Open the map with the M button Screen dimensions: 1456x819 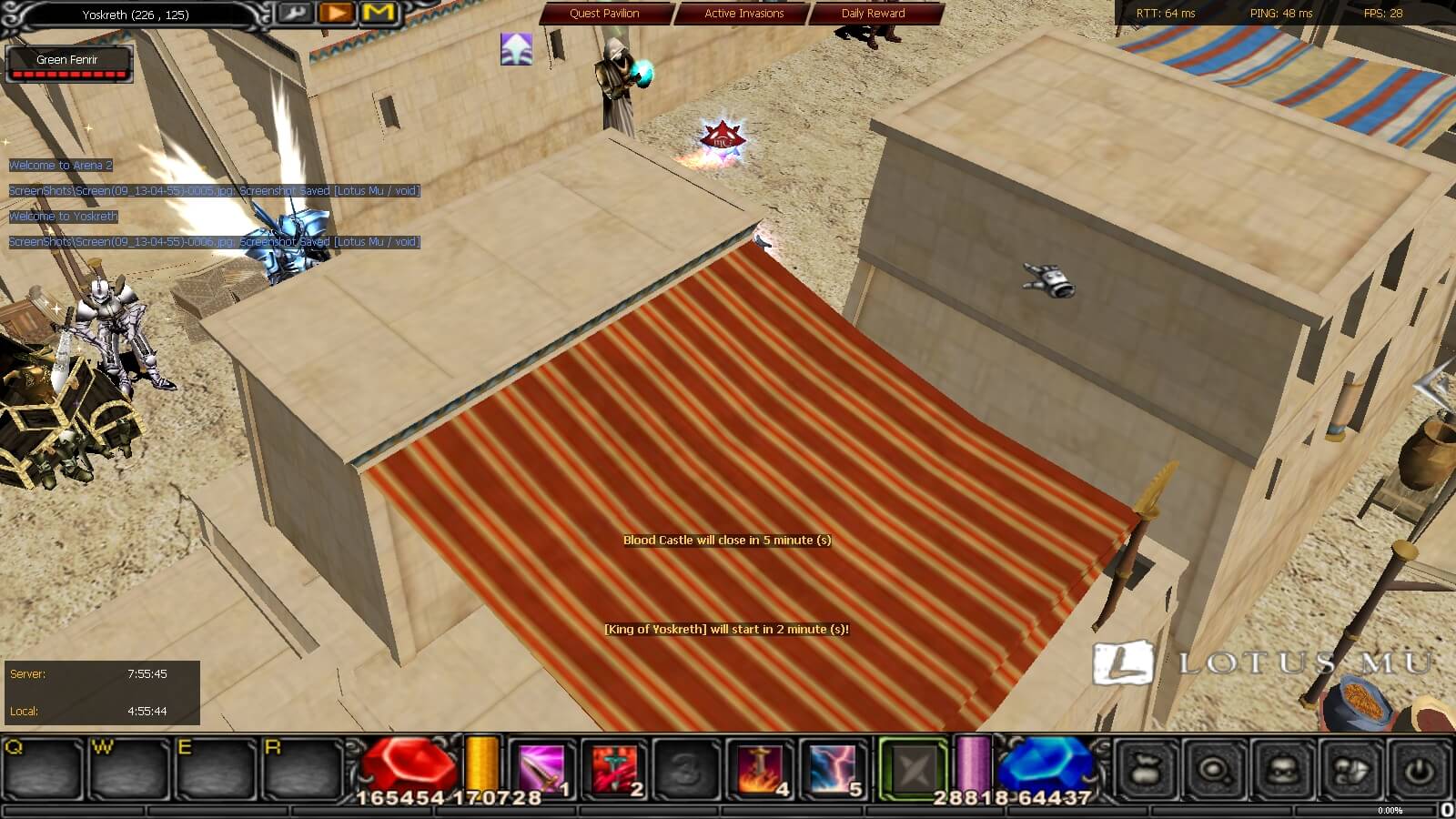point(379,13)
